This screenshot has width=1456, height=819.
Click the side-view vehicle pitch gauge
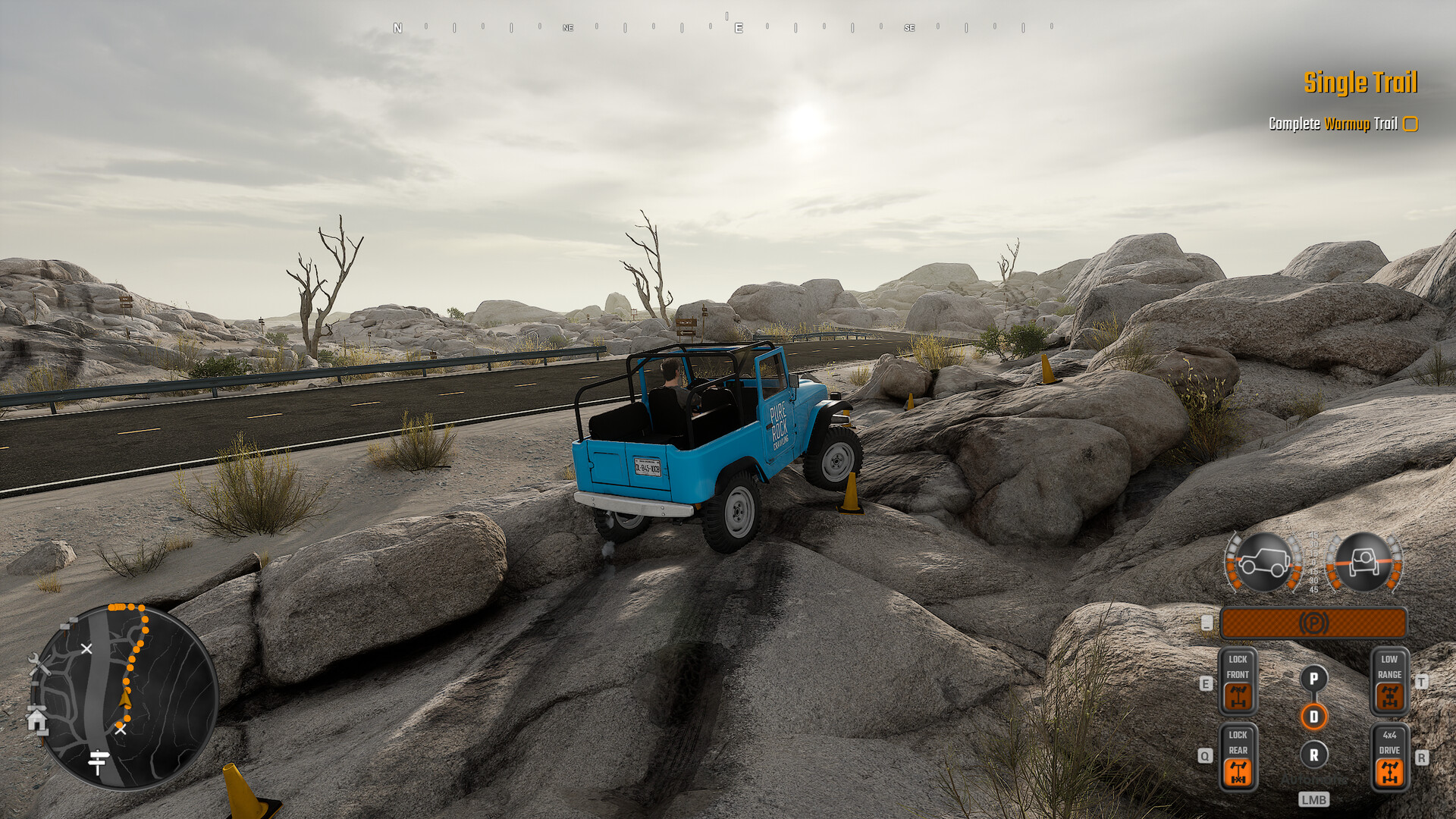tap(1263, 563)
